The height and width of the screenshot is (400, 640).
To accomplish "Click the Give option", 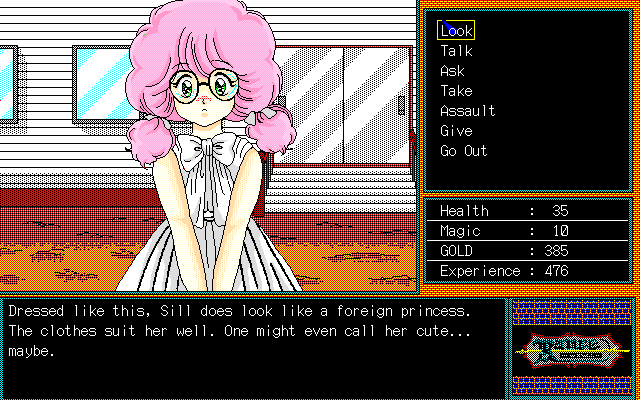I will click(x=456, y=131).
